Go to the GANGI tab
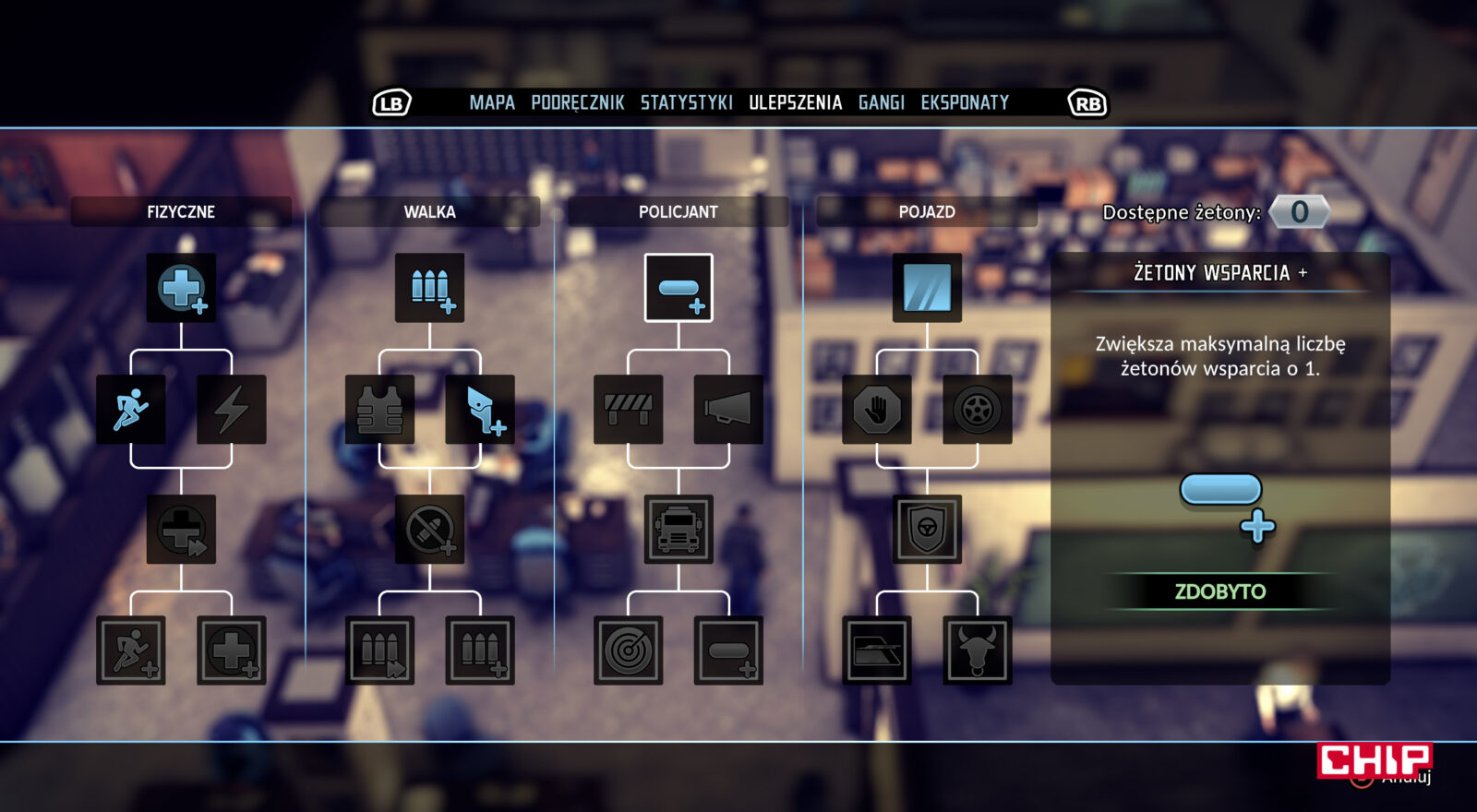Image resolution: width=1477 pixels, height=812 pixels. click(x=881, y=102)
